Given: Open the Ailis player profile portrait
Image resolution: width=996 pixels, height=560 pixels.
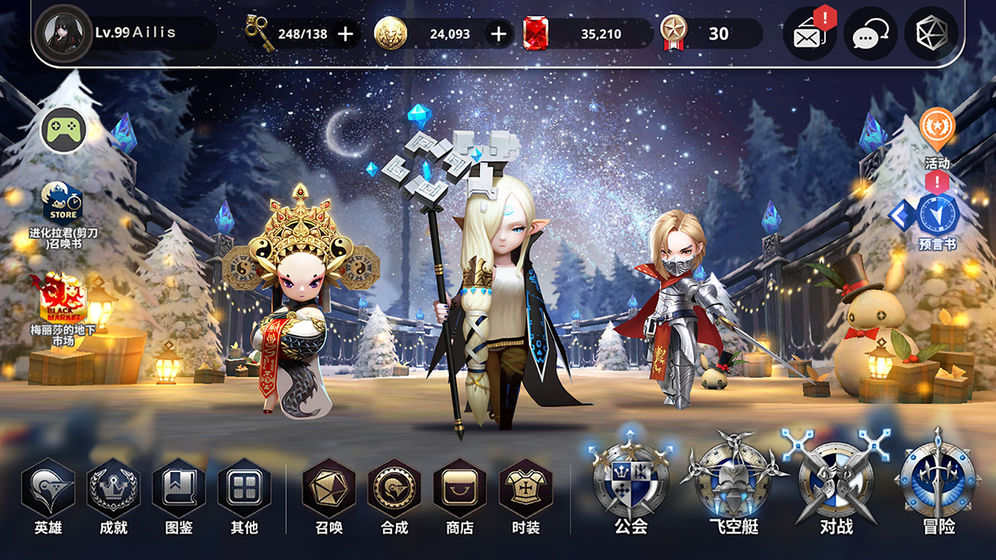Looking at the screenshot, I should [63, 33].
